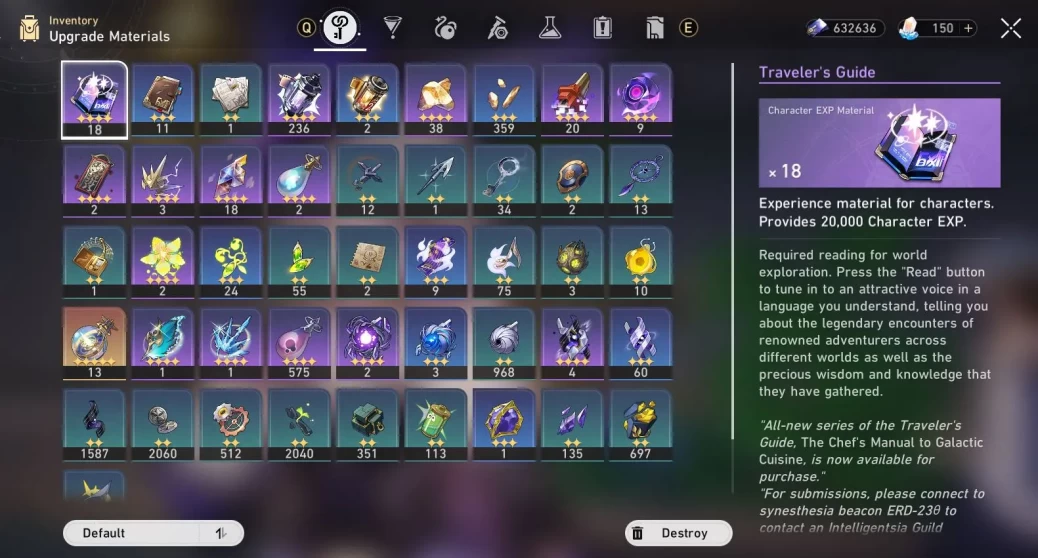Toggle the sort order arrow button
Image resolution: width=1038 pixels, height=558 pixels.
pyautogui.click(x=221, y=533)
